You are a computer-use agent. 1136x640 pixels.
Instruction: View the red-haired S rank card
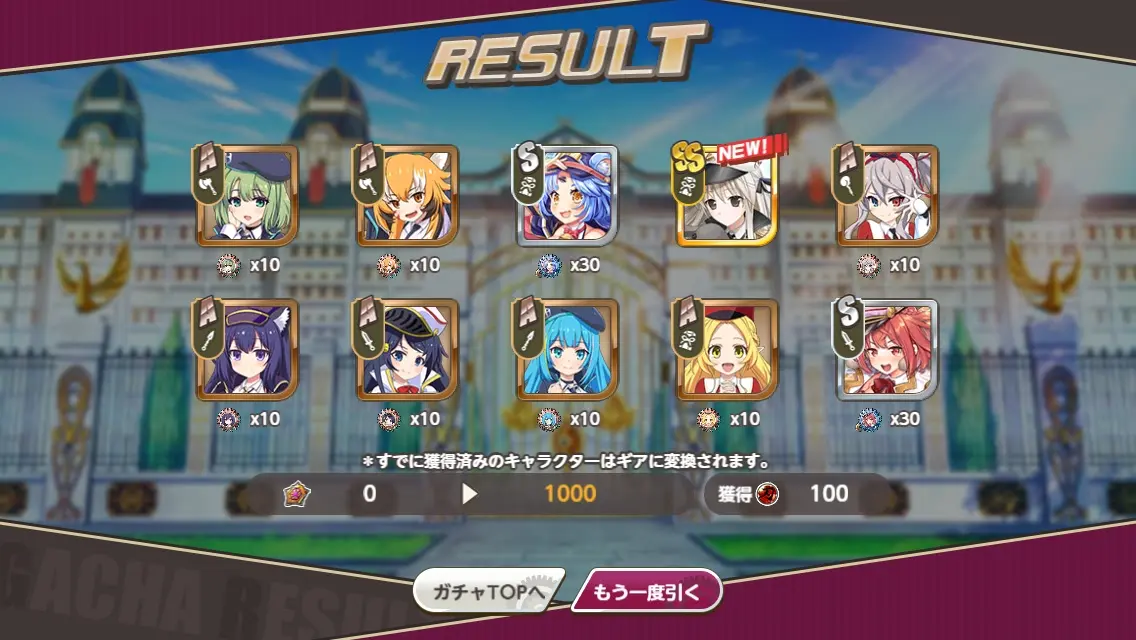(887, 350)
